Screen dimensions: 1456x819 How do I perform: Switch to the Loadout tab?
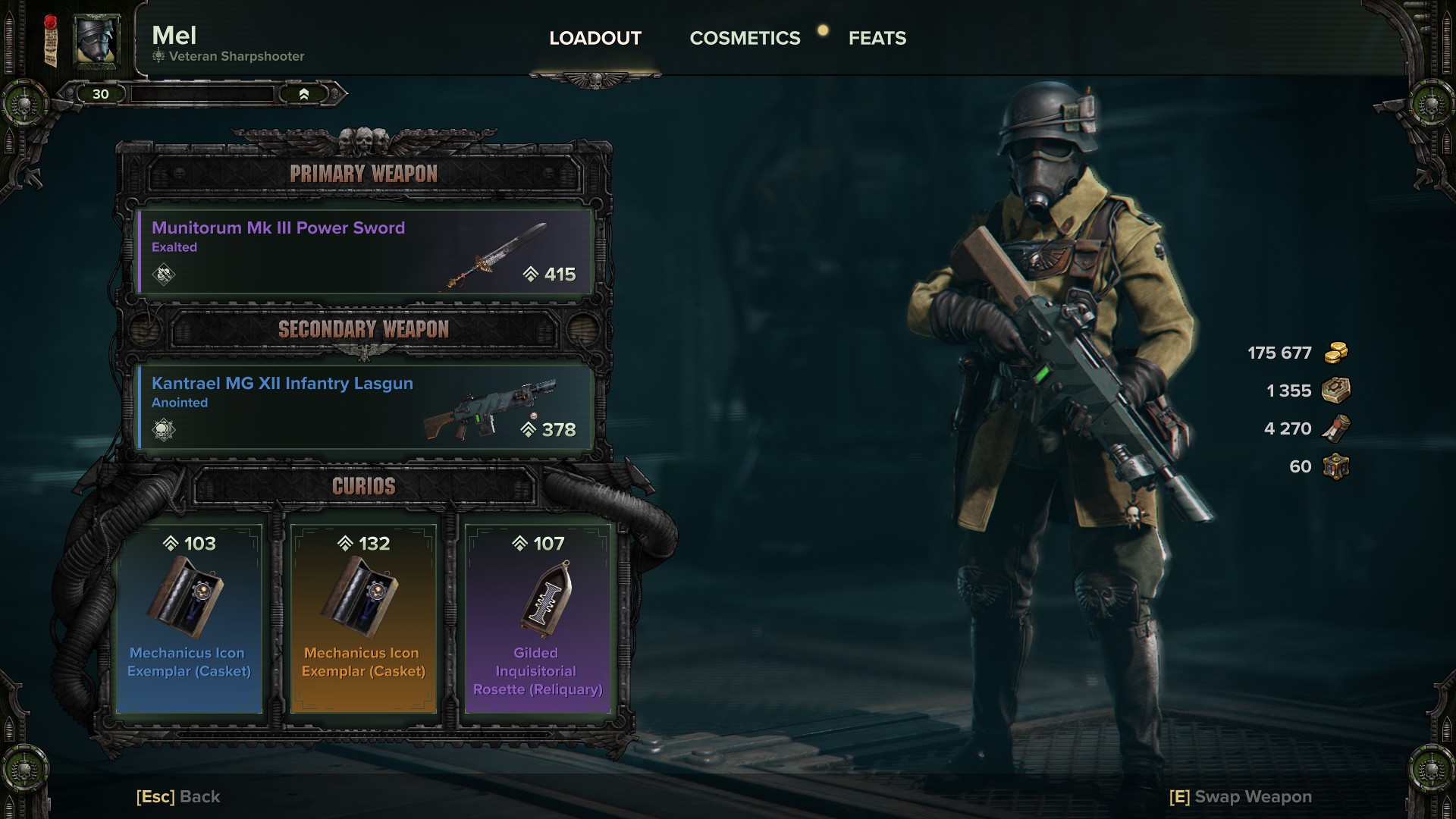click(595, 38)
